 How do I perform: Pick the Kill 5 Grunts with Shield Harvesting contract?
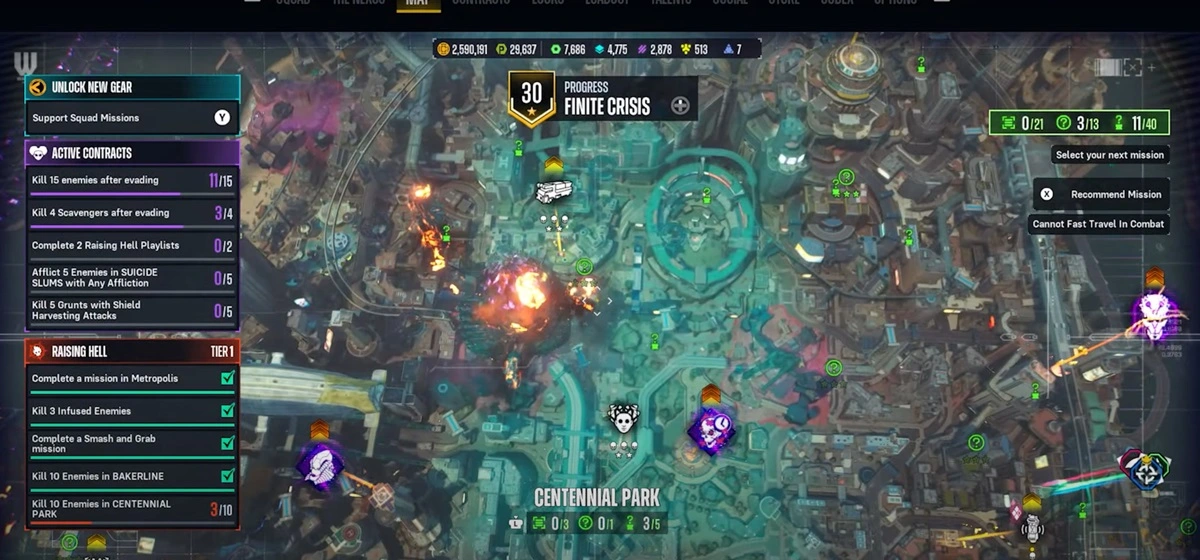(x=131, y=310)
